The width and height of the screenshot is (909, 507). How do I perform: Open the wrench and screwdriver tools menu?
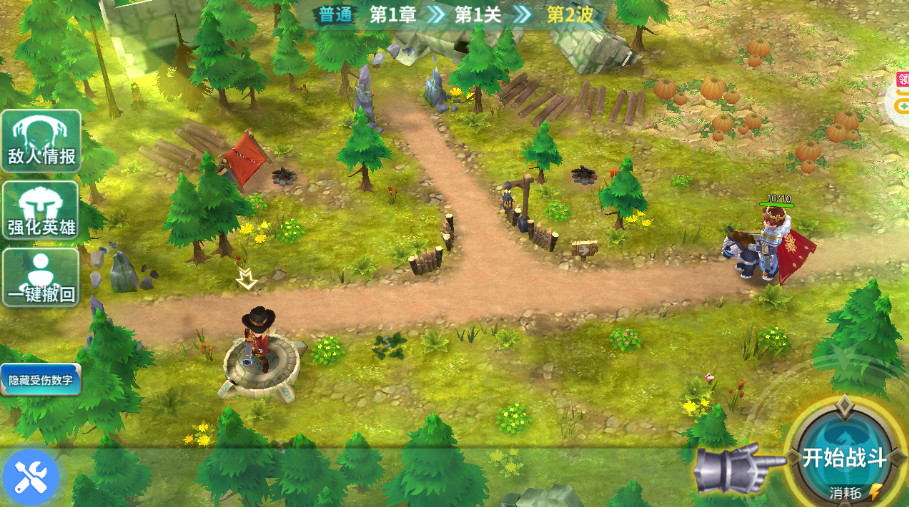click(x=30, y=477)
